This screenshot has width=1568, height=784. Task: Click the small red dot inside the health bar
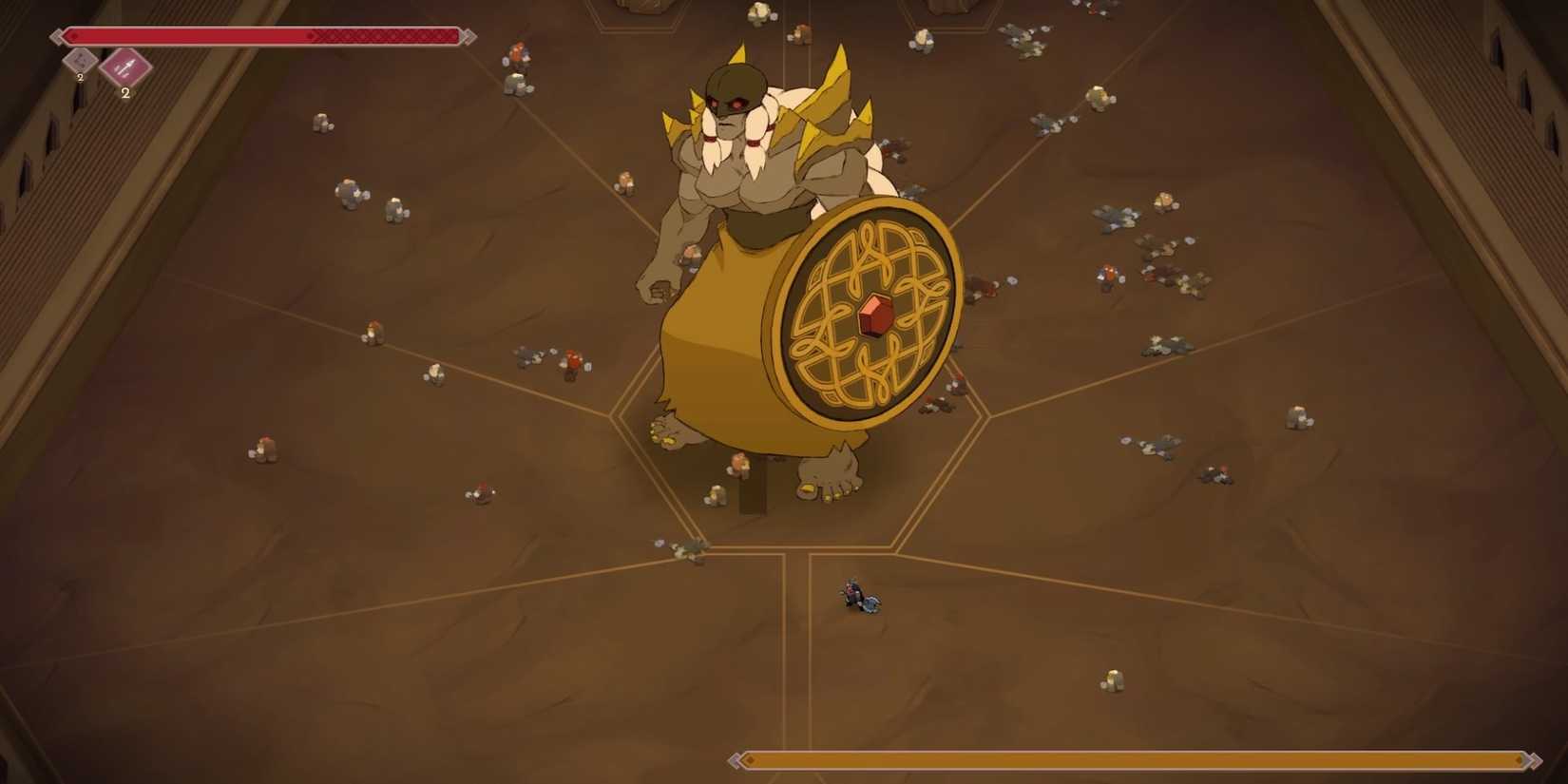(74, 35)
